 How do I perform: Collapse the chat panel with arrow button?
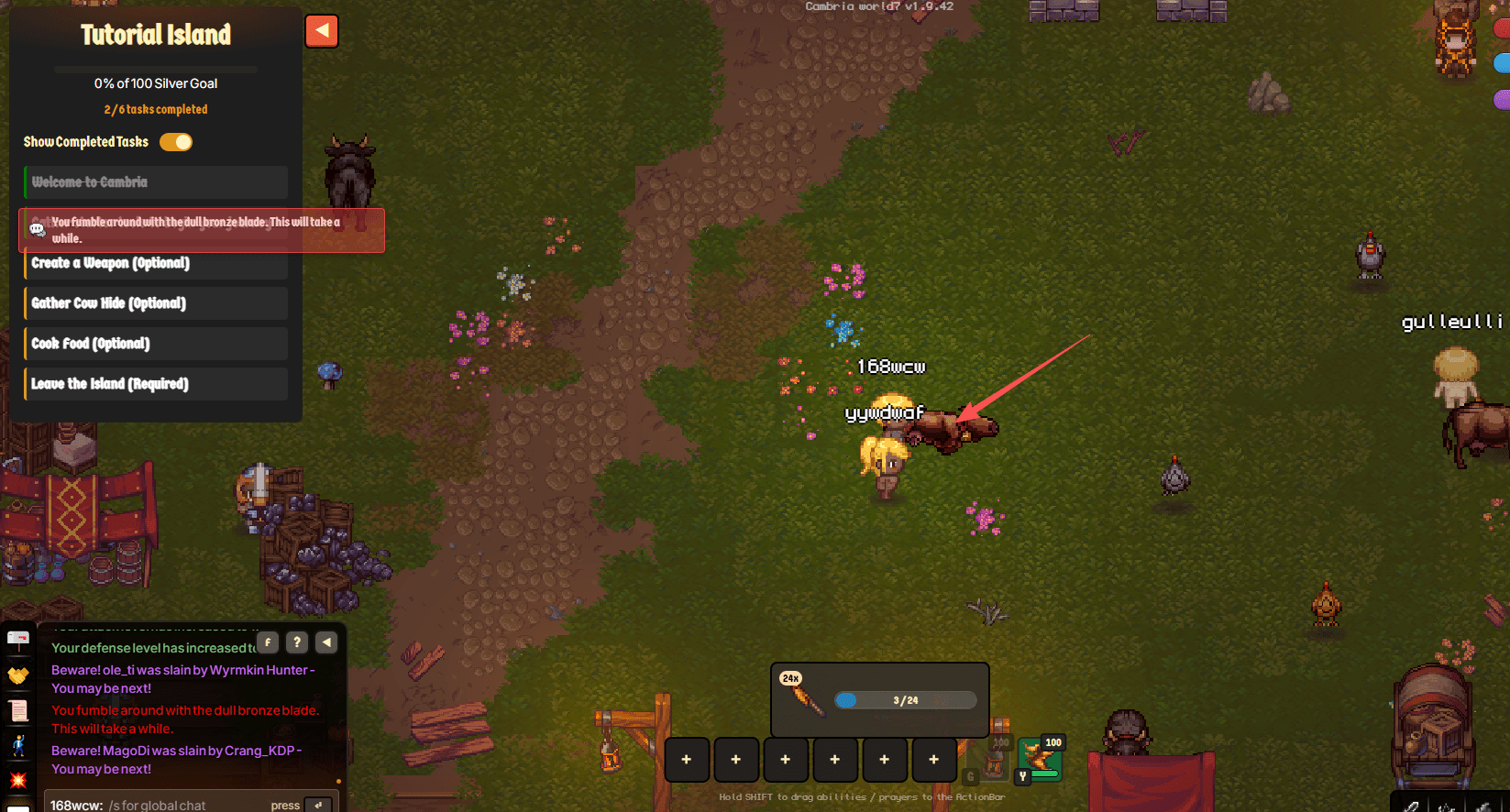(x=326, y=642)
